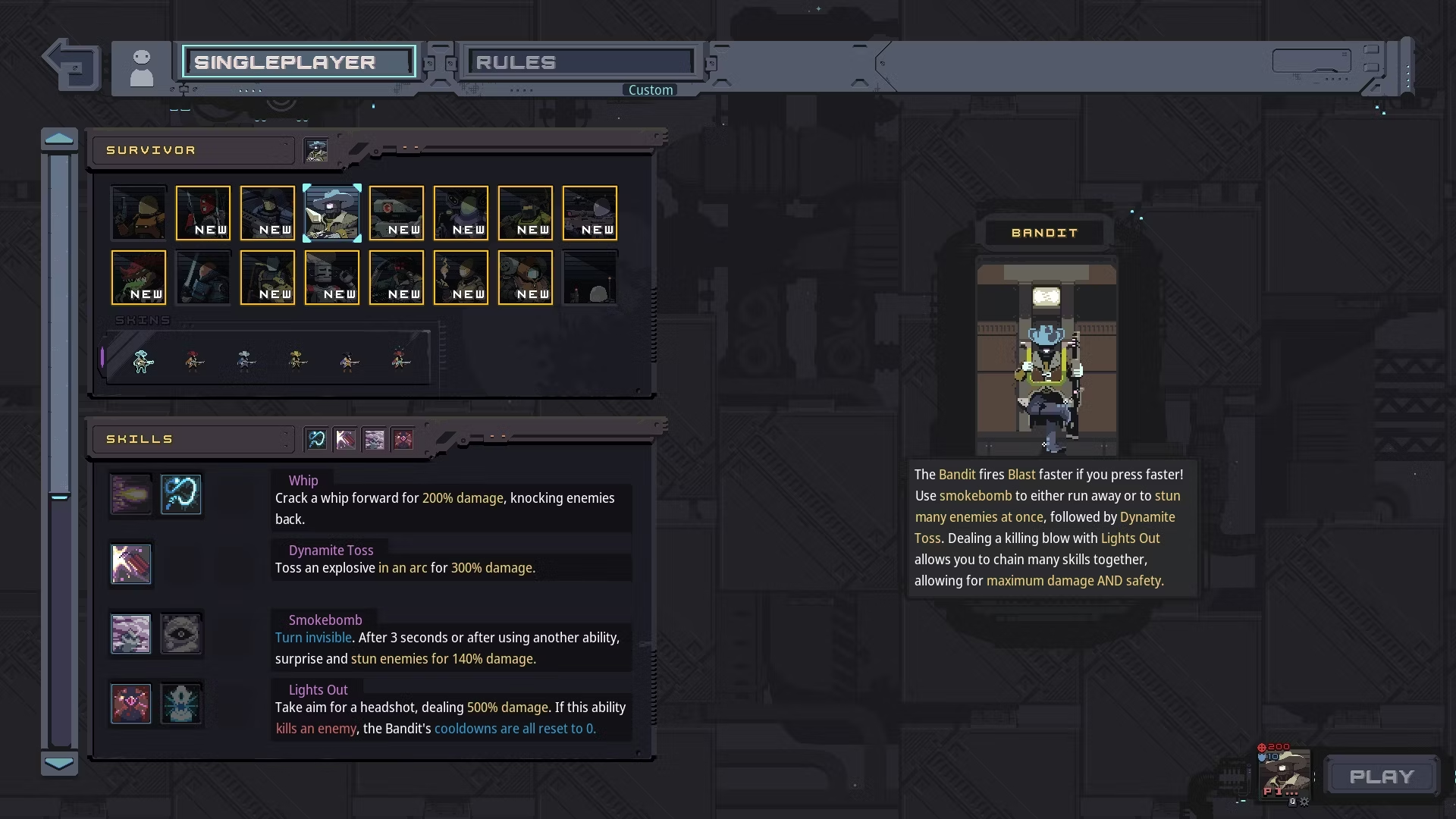This screenshot has width=1456, height=819.
Task: Click the scroll-up arrow on the left panel
Action: [59, 139]
